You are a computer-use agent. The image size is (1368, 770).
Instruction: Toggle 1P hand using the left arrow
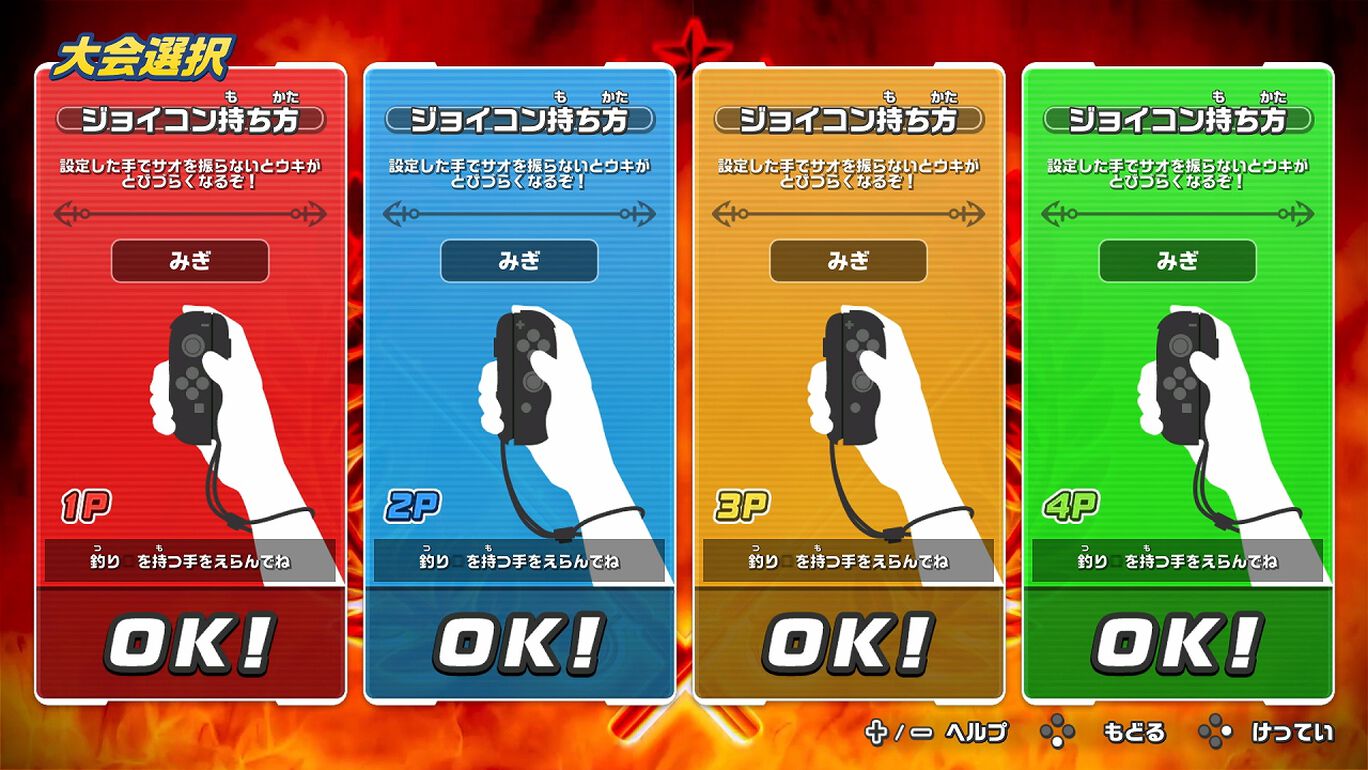[x=62, y=211]
